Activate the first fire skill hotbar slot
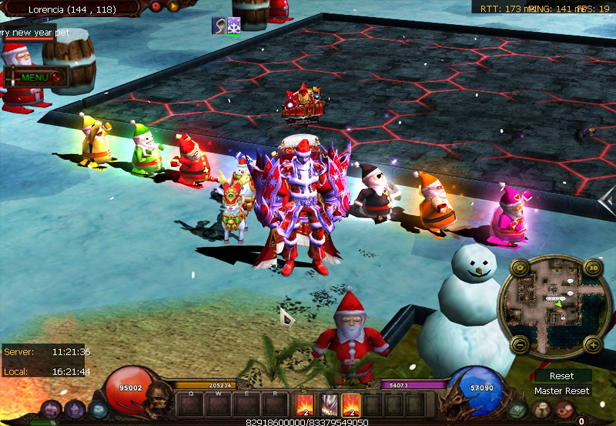The image size is (616, 426). [x=304, y=405]
